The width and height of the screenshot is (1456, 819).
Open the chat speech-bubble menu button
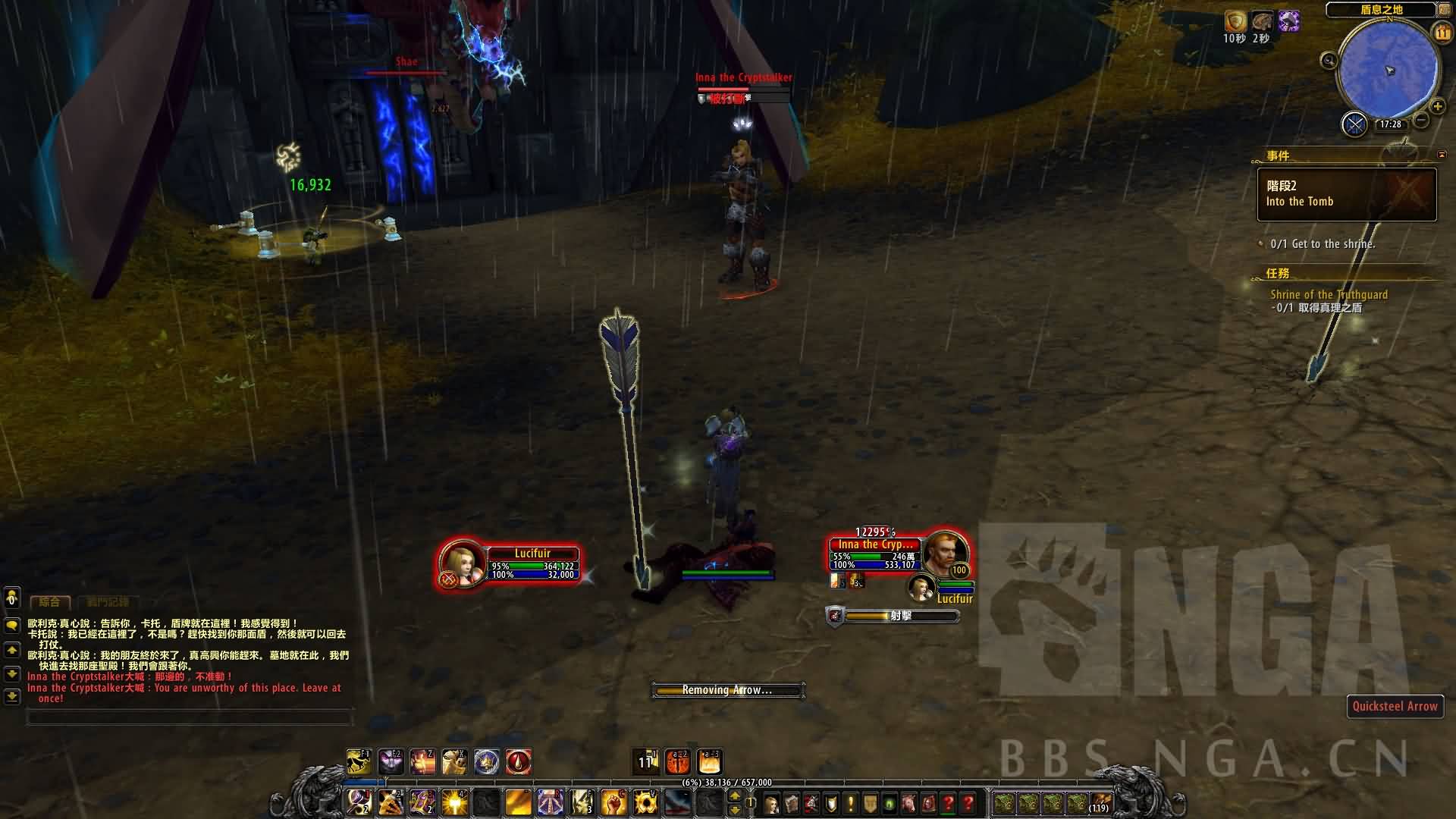(12, 625)
